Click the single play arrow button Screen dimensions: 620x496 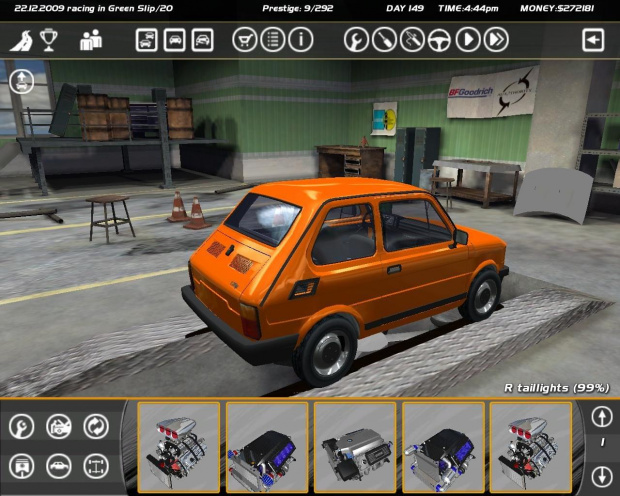point(467,40)
